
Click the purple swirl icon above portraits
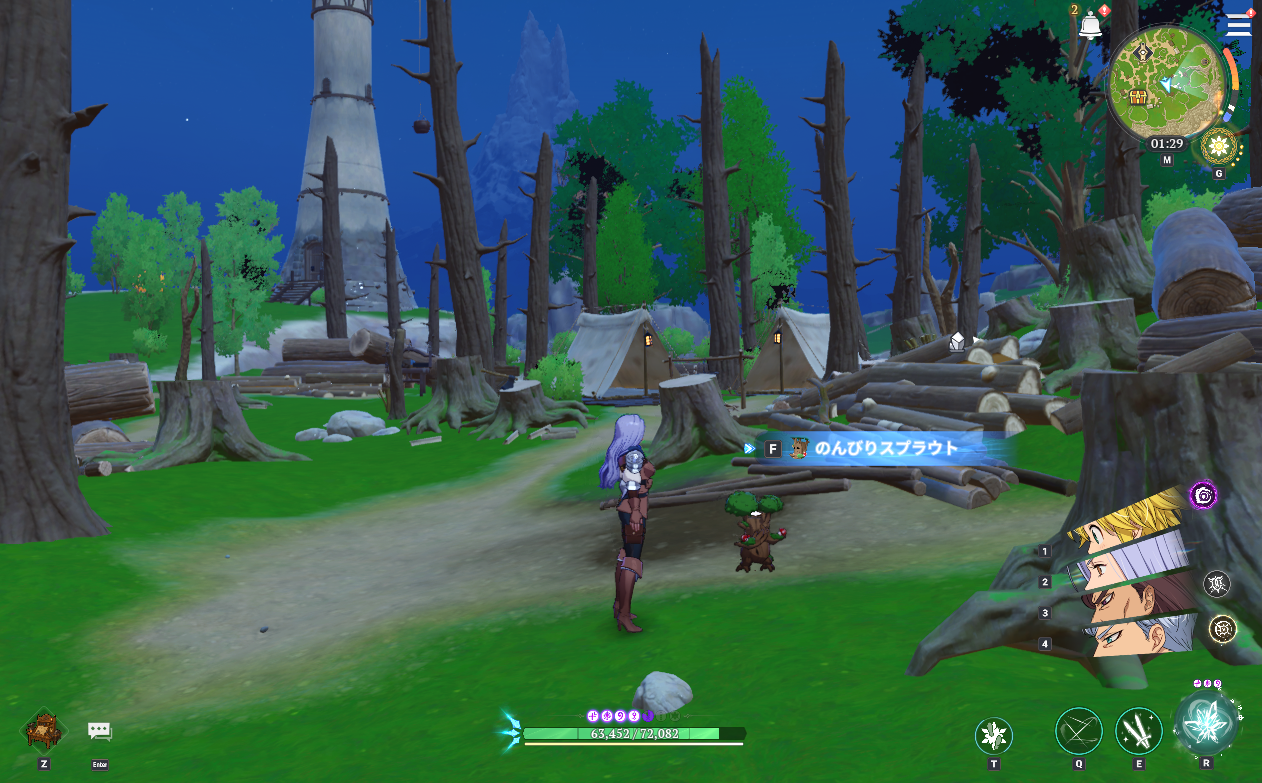(x=1203, y=494)
